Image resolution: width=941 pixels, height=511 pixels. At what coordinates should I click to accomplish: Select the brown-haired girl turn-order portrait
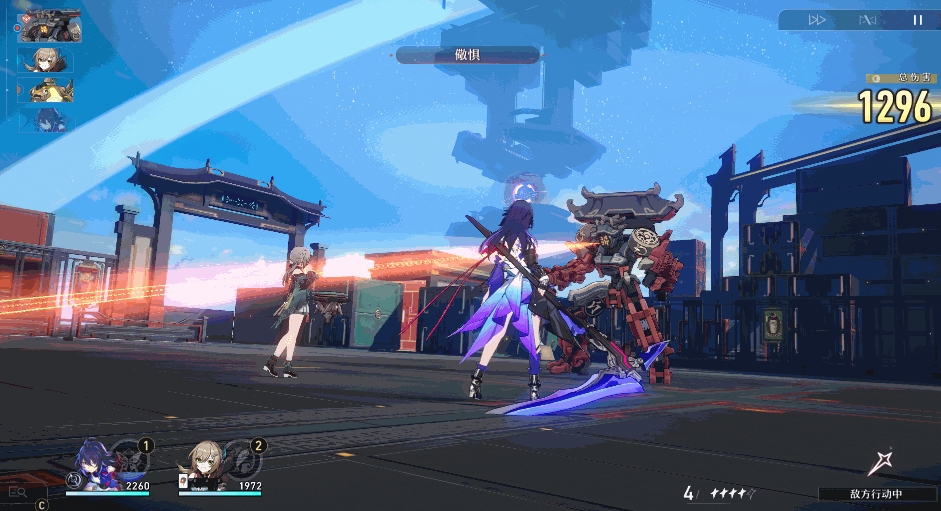[x=46, y=60]
